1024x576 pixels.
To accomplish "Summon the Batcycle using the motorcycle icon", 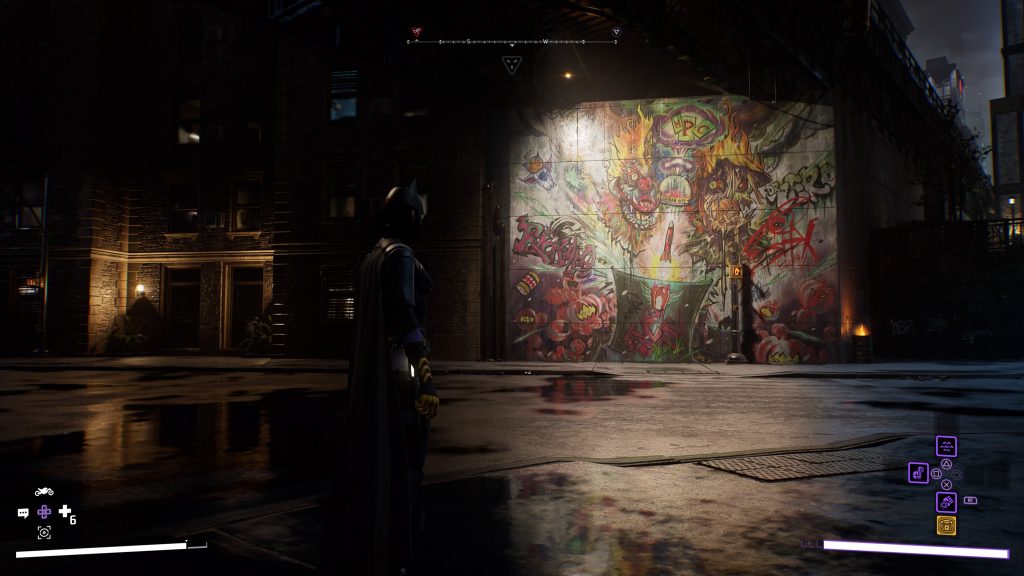I will tap(44, 492).
